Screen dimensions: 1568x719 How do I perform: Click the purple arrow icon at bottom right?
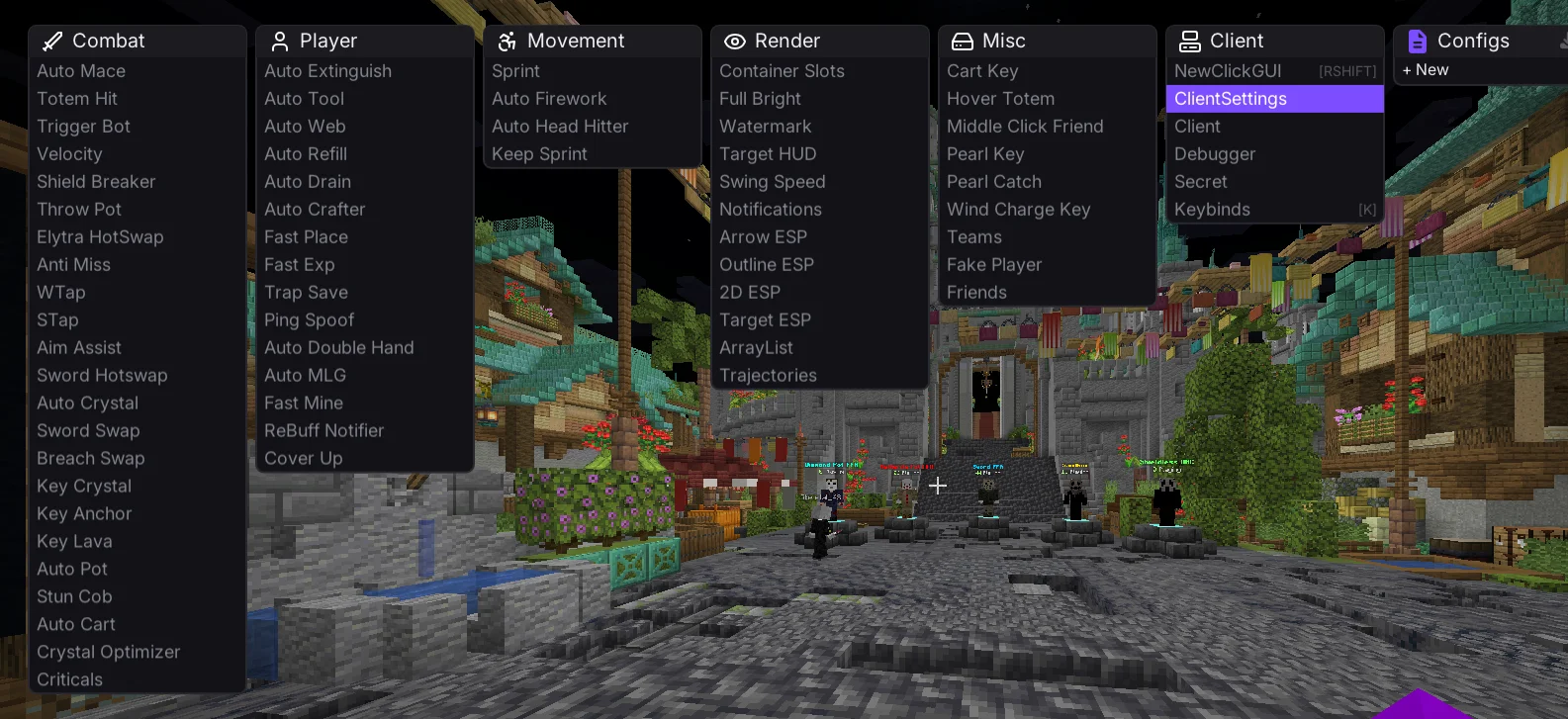[x=1420, y=697]
